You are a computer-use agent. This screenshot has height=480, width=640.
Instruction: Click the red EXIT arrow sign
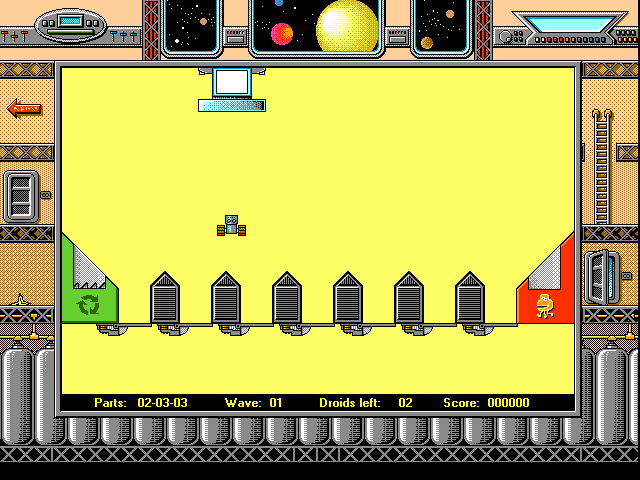24,108
